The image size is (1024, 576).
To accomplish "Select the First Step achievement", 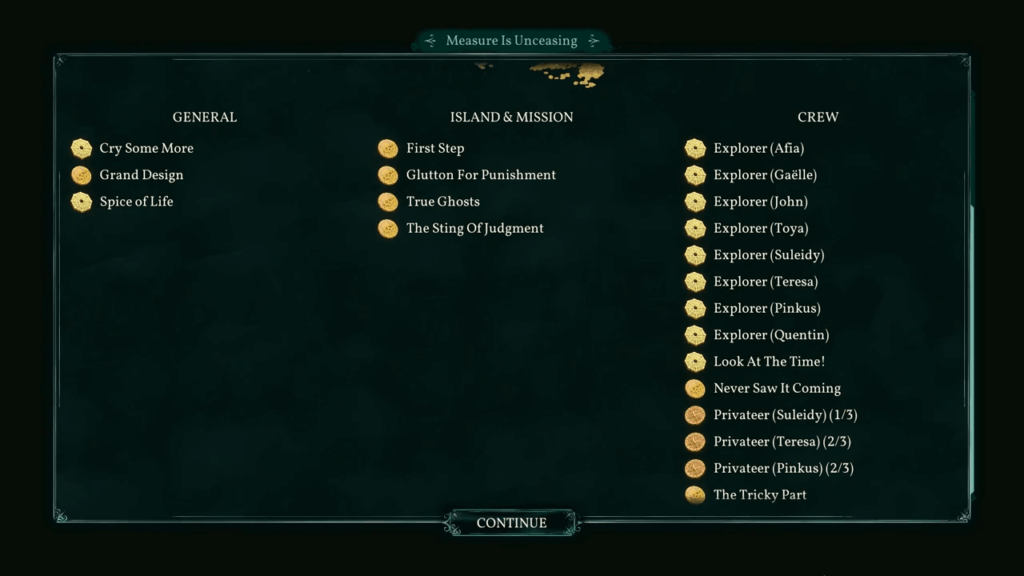I will (434, 149).
